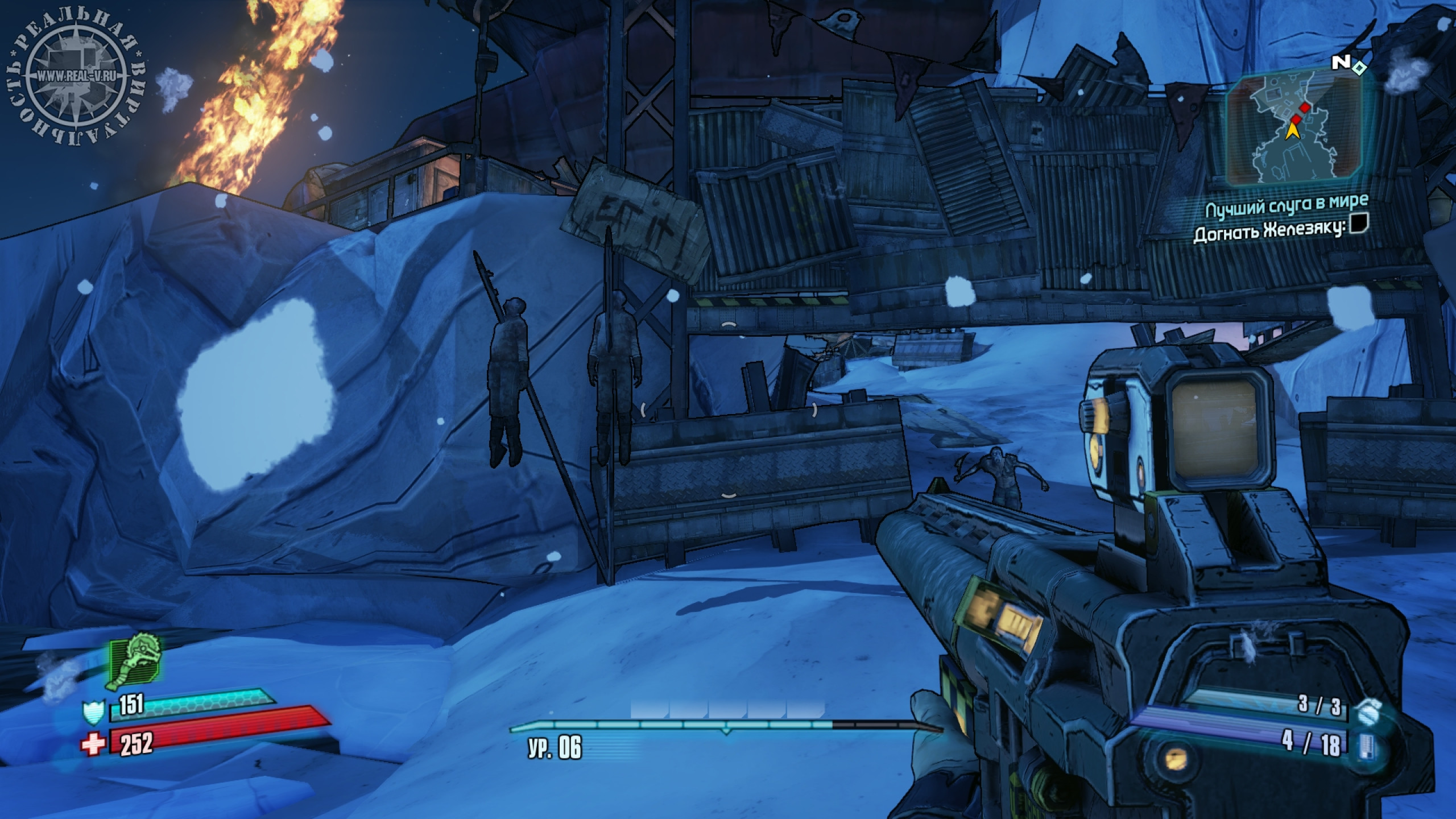Click the shield icon beside 151
This screenshot has height=819, width=1456.
point(93,713)
